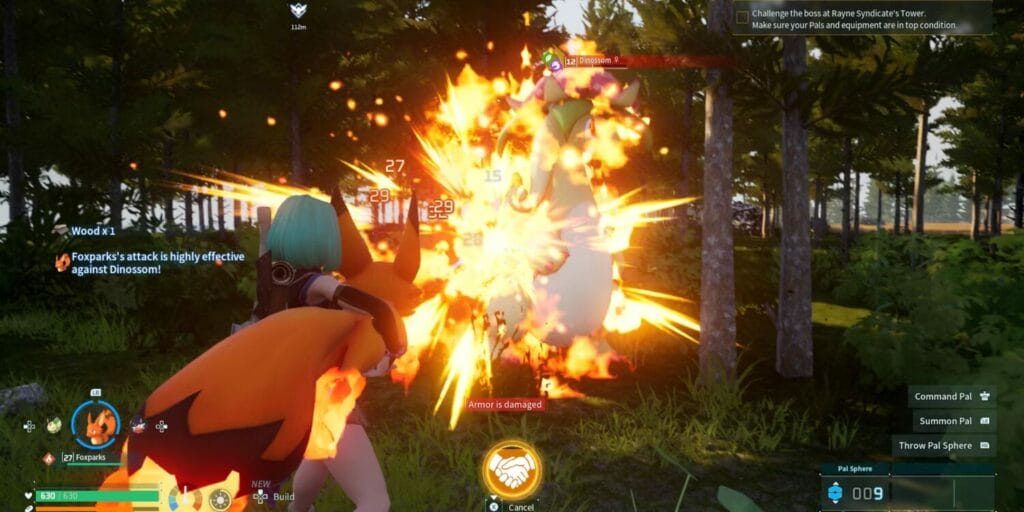Viewport: 1024px width, 512px height.
Task: Choose the Summon Pal option
Action: coord(952,421)
